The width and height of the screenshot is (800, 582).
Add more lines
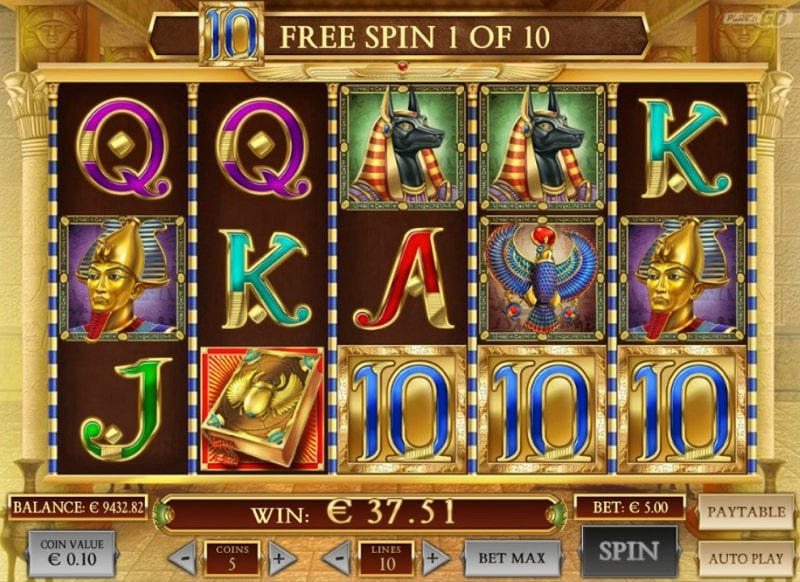435,556
